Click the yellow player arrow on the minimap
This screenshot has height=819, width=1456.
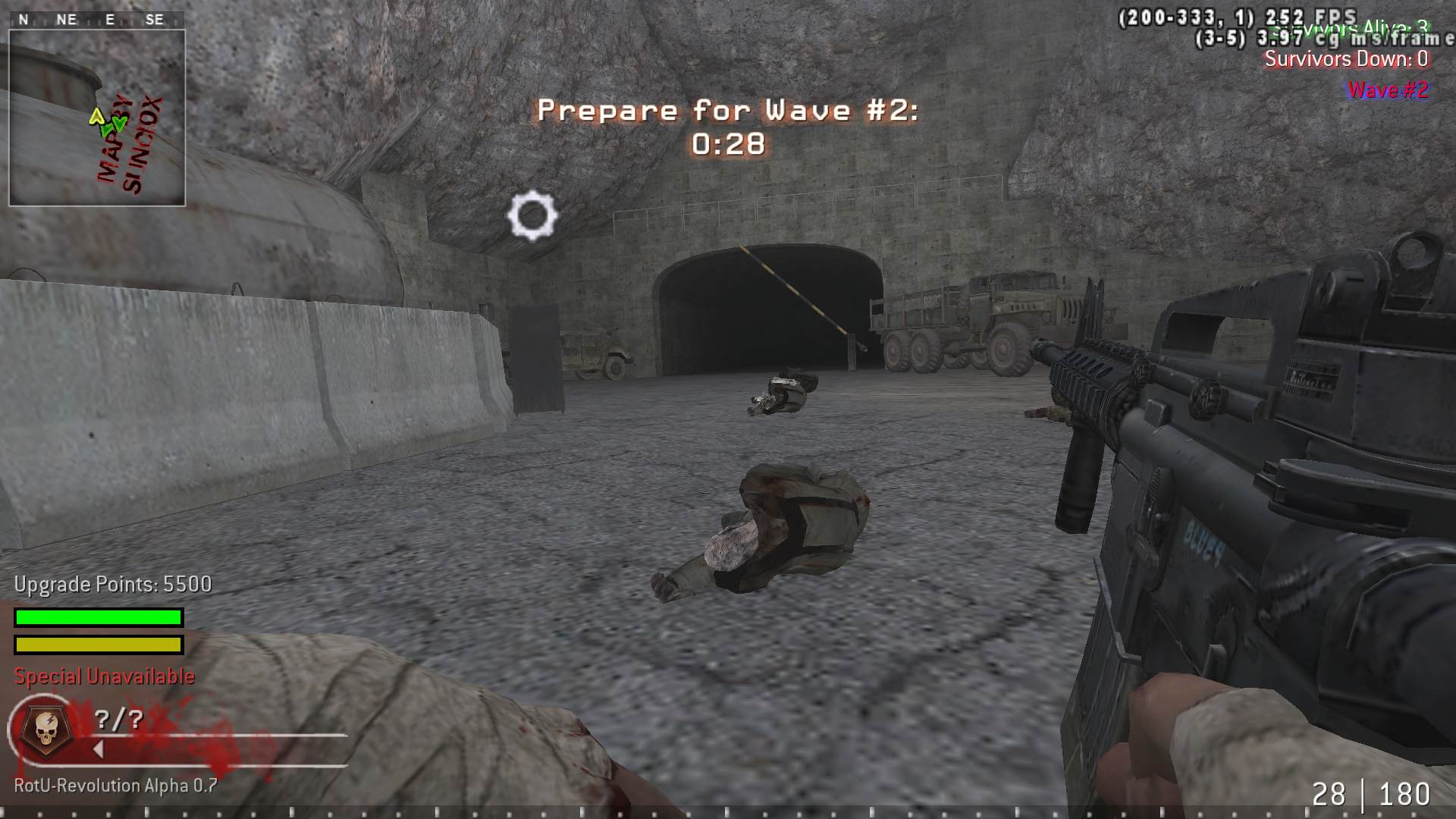coord(97,118)
